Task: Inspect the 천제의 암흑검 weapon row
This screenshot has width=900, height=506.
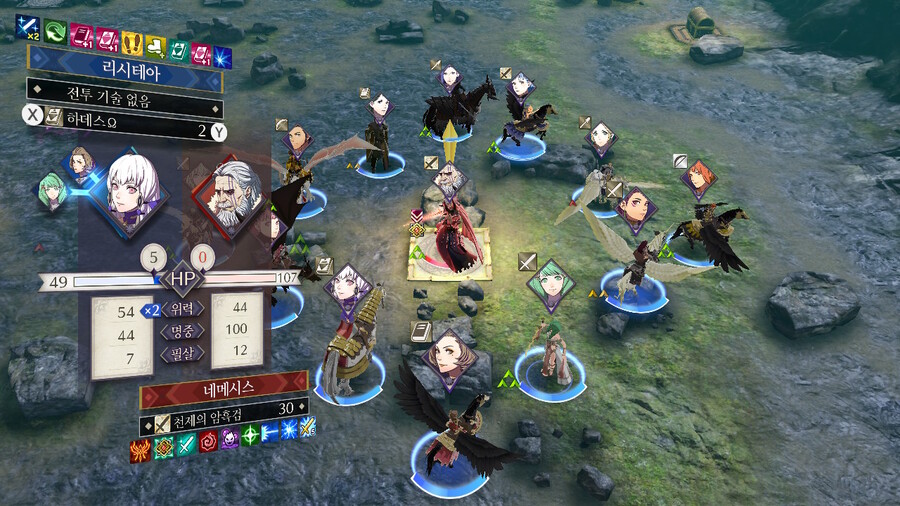Action: click(x=223, y=409)
